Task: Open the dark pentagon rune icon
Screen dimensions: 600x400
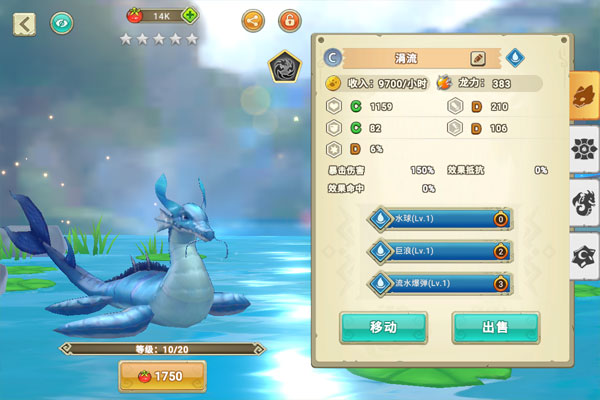Action: click(x=286, y=67)
